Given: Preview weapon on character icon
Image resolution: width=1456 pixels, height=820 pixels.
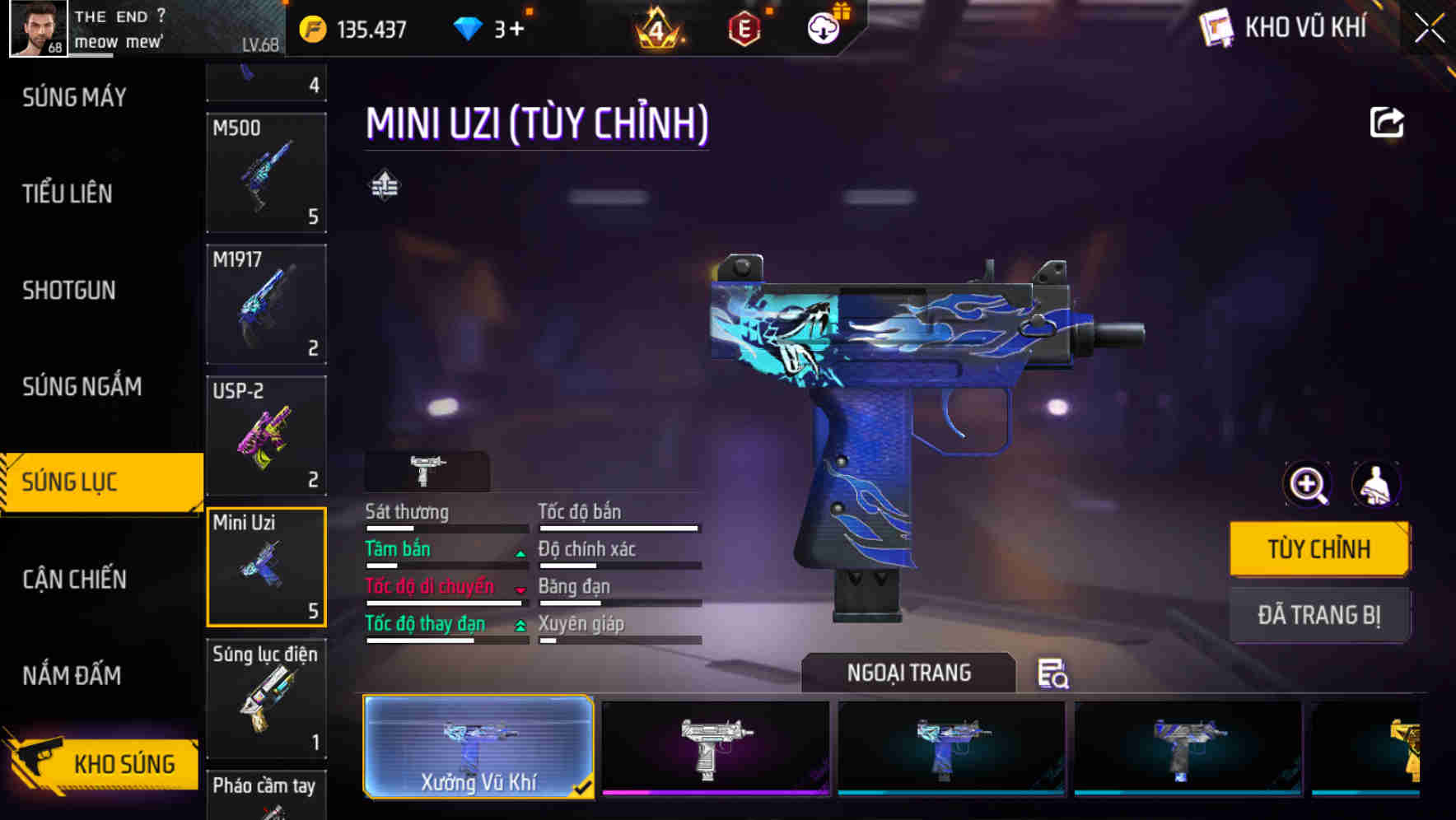Looking at the screenshot, I should click(1375, 484).
